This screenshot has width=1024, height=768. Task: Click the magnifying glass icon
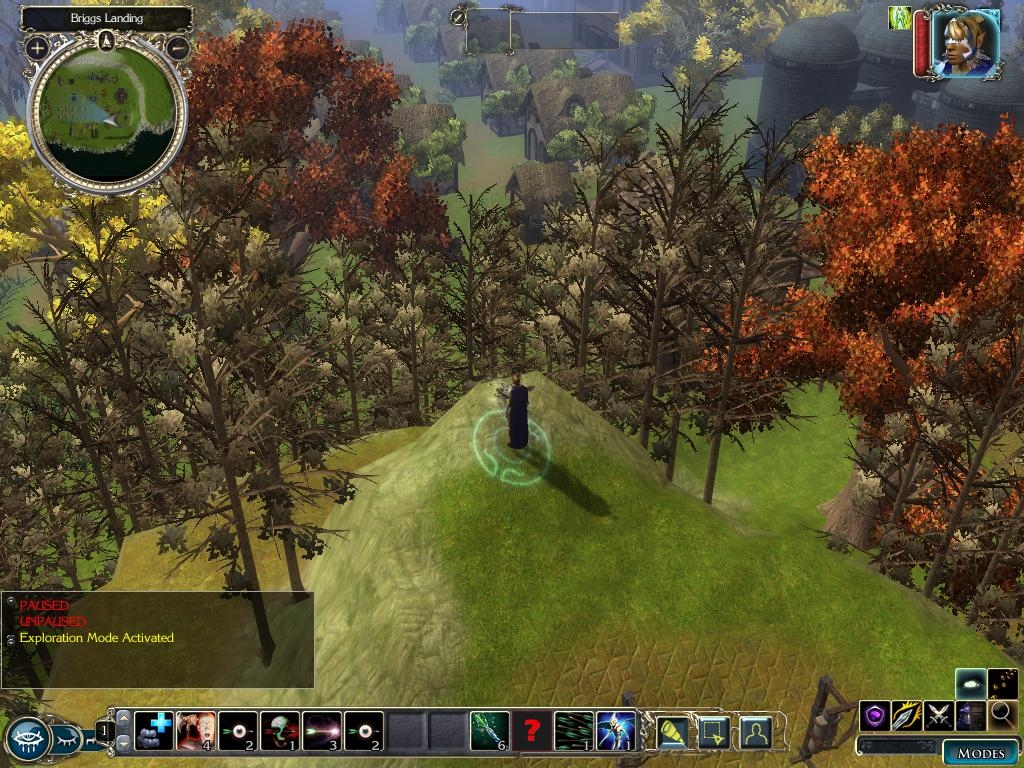click(1002, 715)
